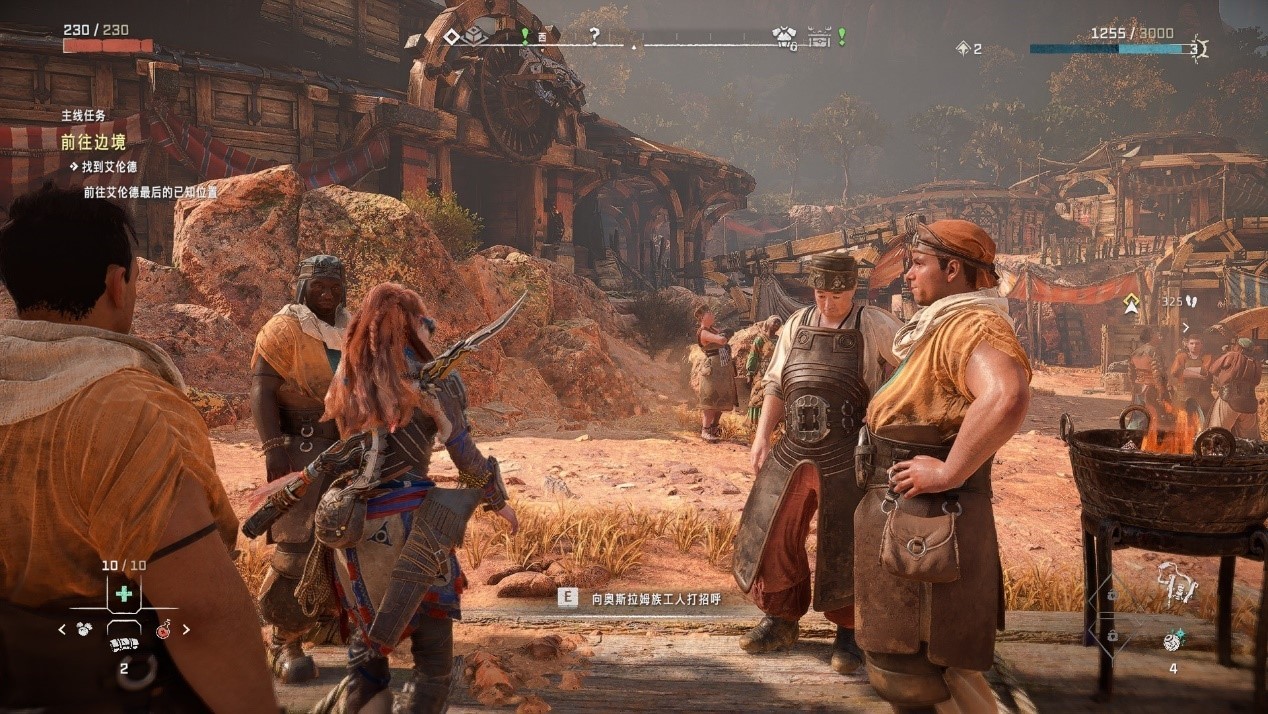Click the left arrow of the tool selector
Viewport: 1268px width, 714px height.
62,630
